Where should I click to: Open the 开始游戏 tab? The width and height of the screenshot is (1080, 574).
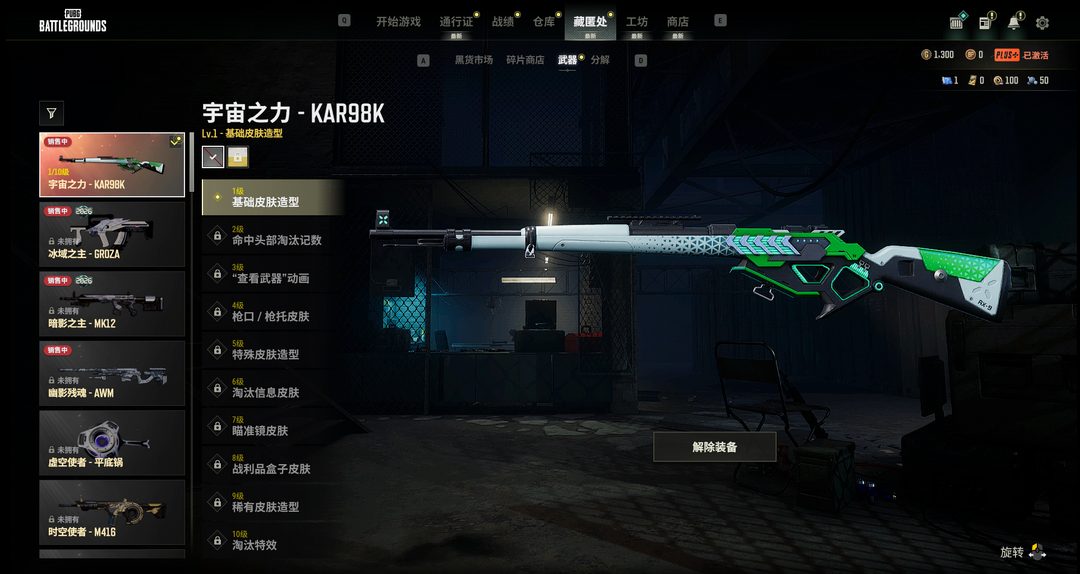click(x=398, y=21)
